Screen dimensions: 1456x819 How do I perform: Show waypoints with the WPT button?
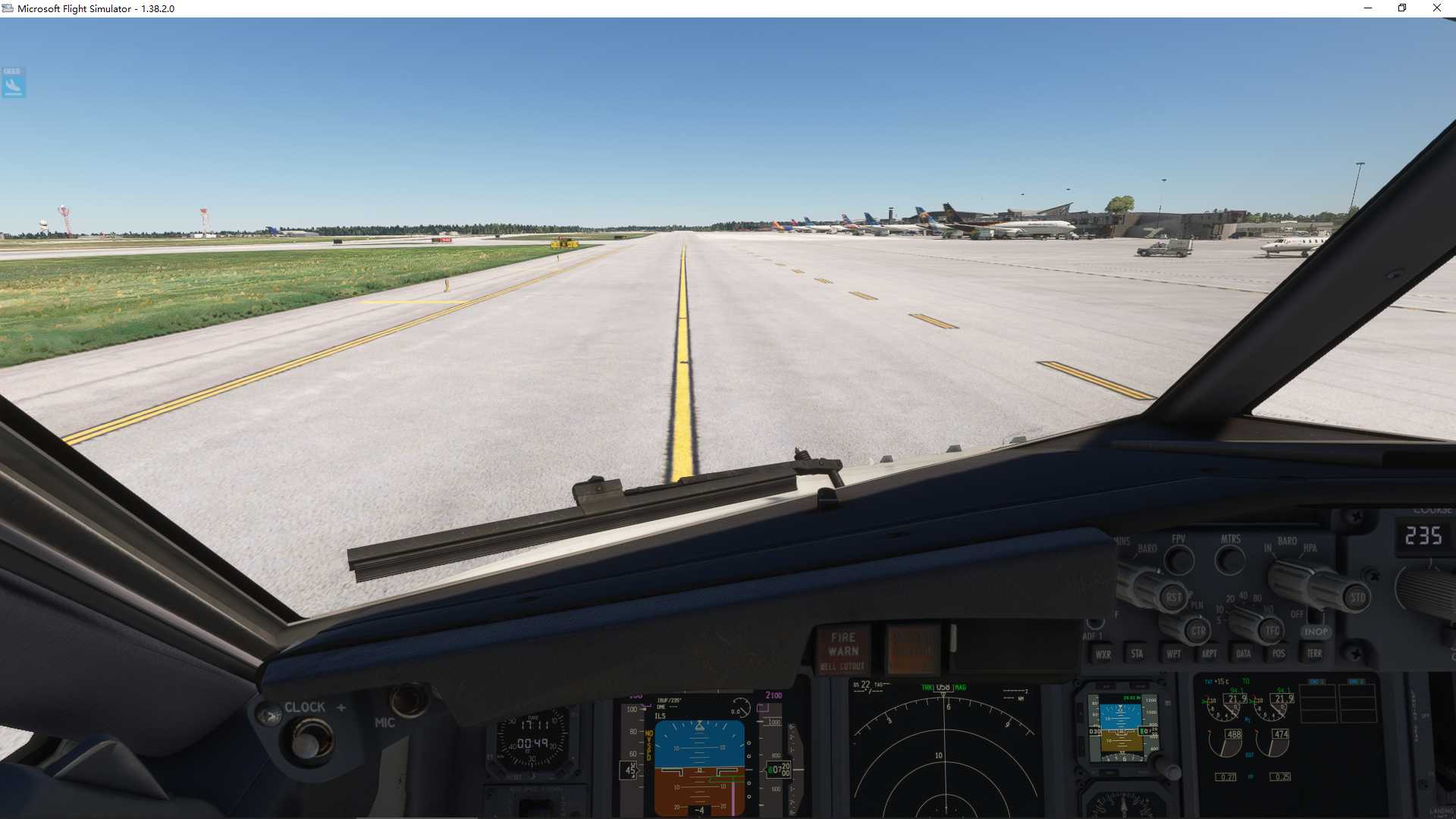tap(1175, 654)
